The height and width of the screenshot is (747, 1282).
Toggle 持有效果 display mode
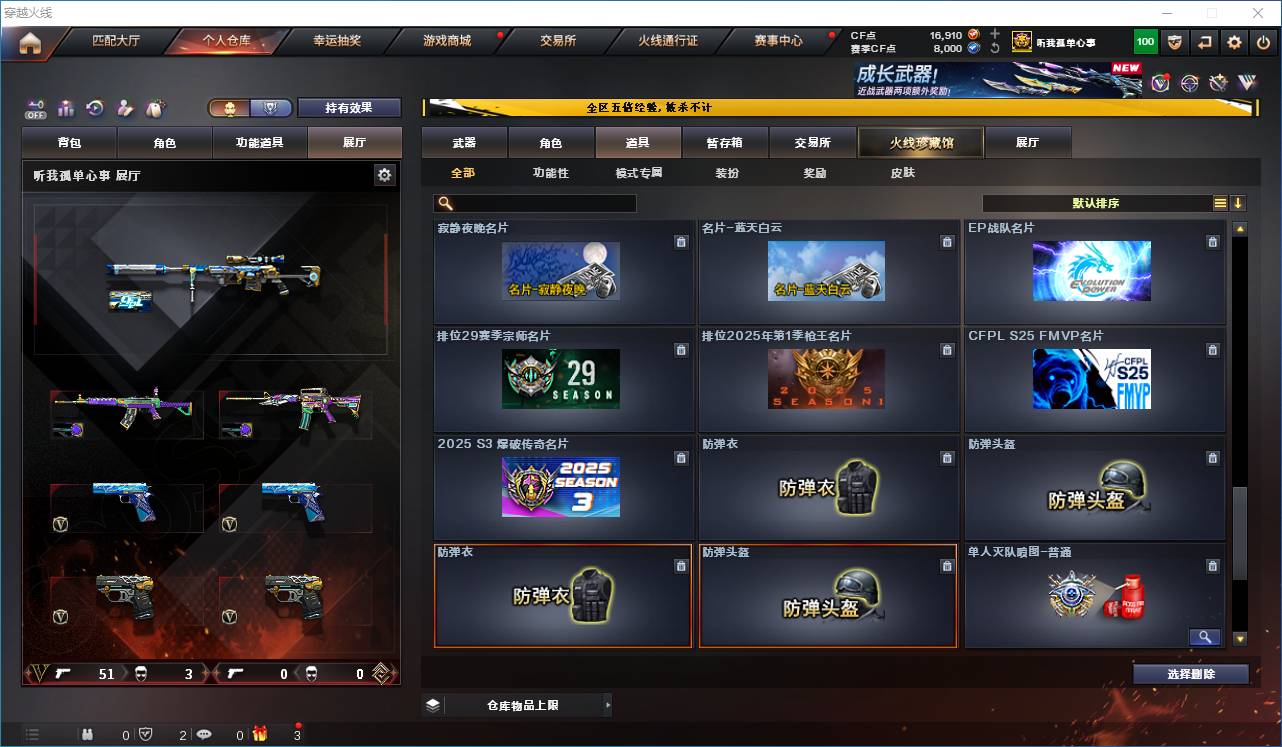point(349,107)
